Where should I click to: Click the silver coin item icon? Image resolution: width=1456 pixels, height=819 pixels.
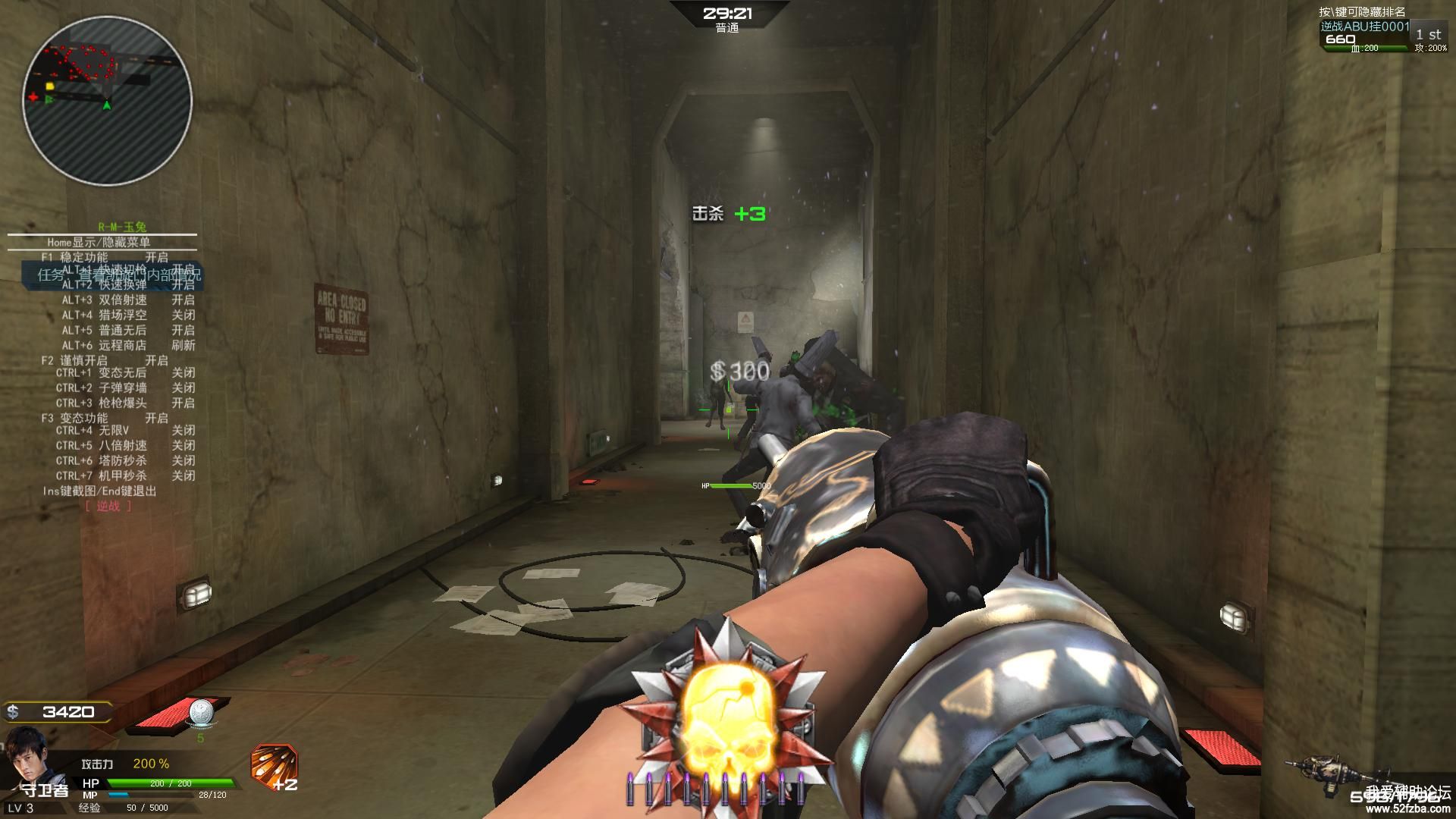202,712
